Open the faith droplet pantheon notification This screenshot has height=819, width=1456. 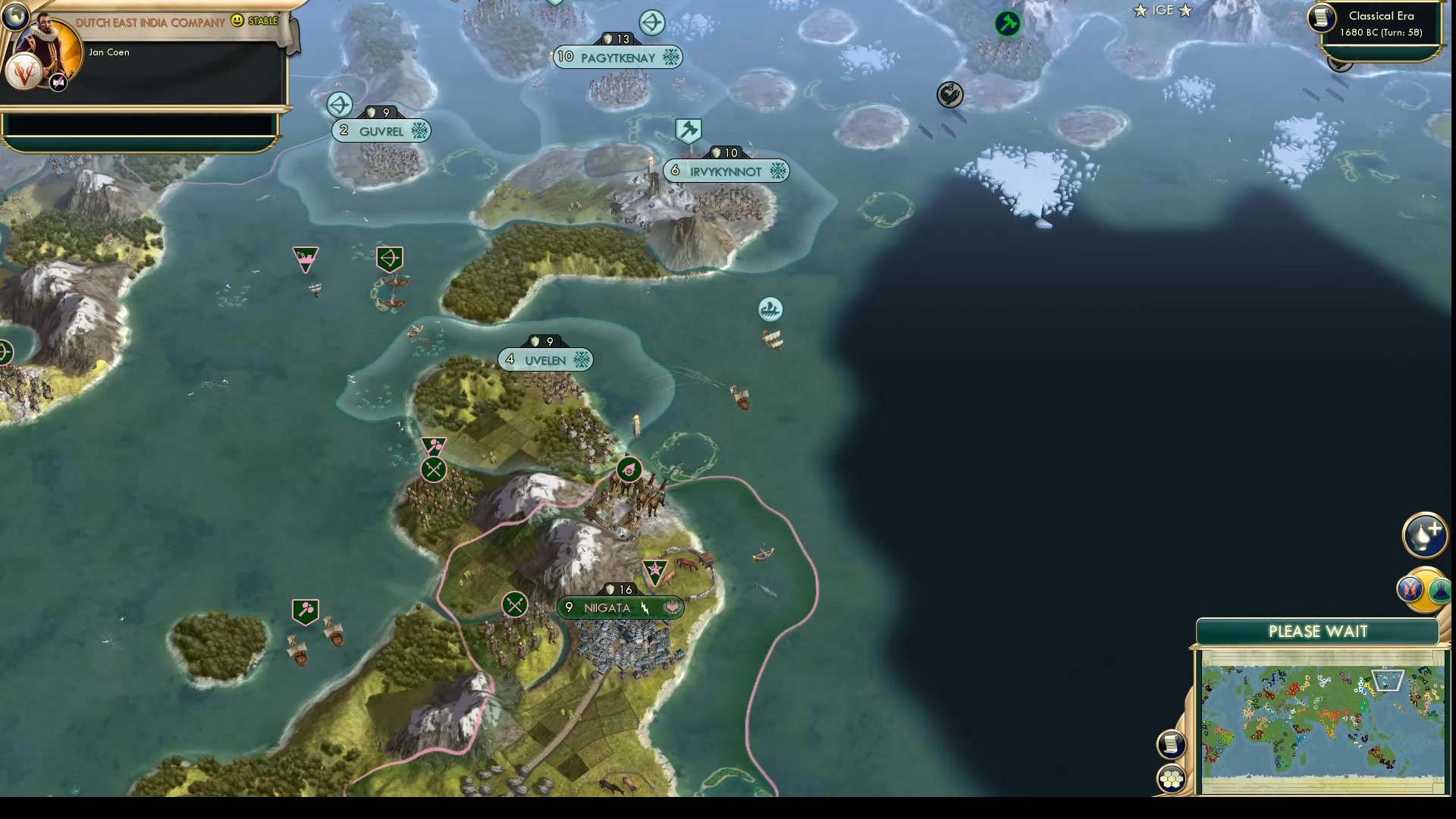1425,534
